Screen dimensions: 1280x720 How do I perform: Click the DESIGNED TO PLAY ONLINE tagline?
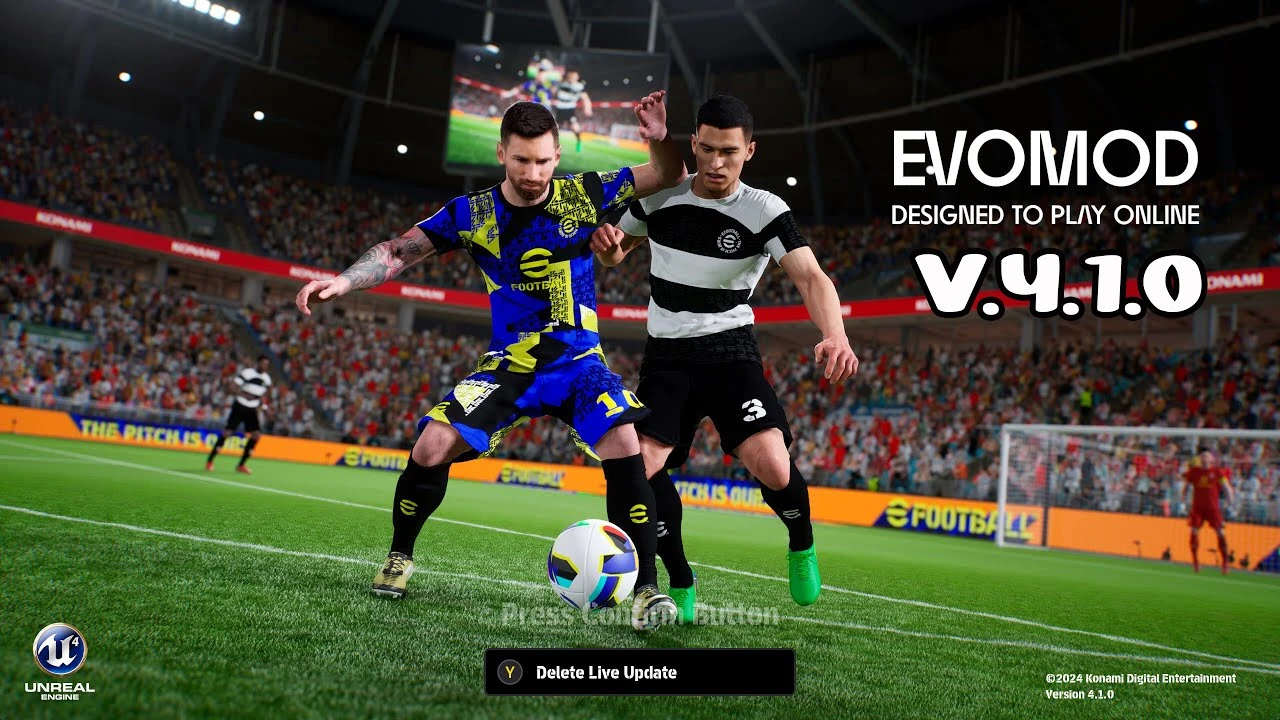click(x=1046, y=214)
